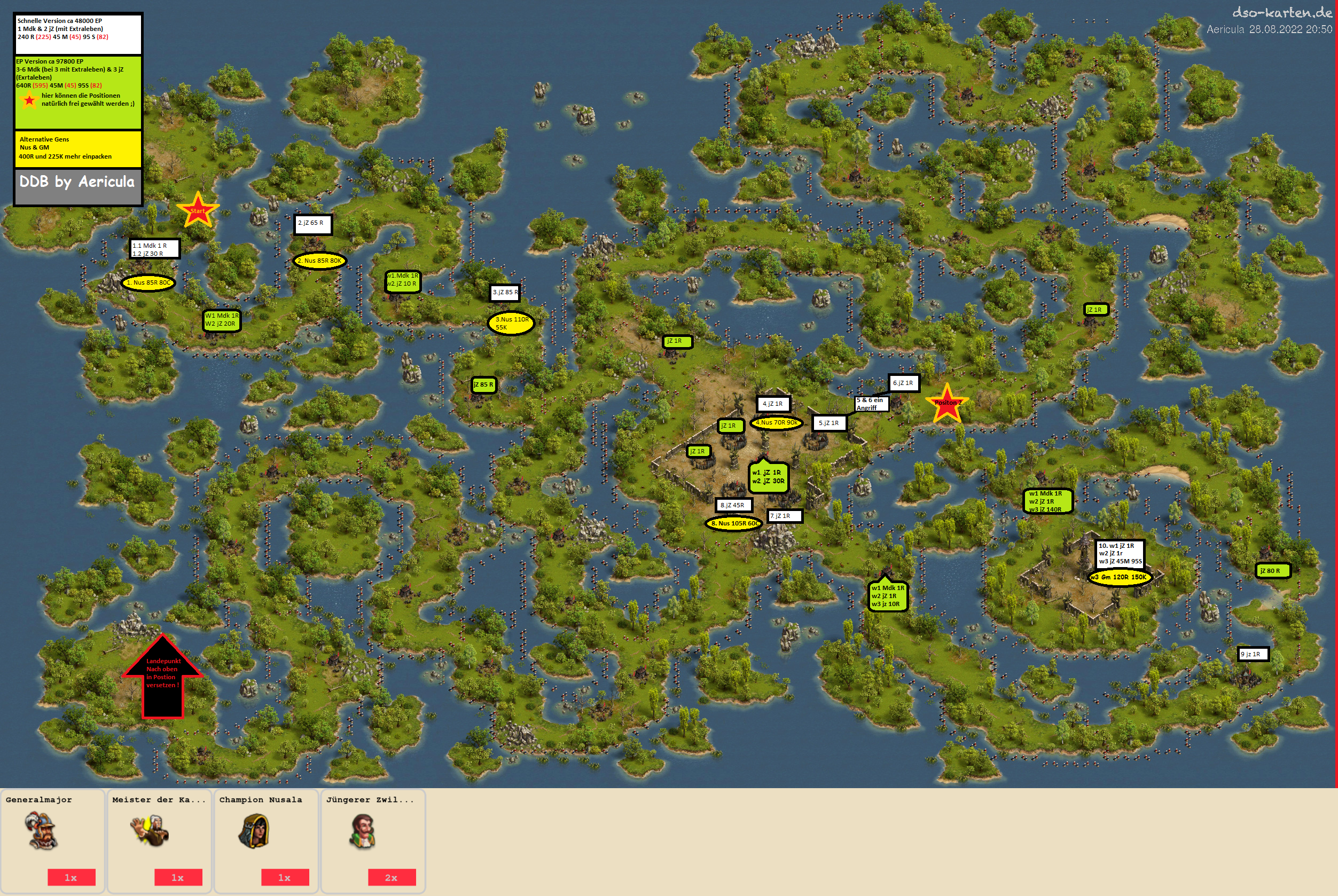Select the yellow '3.Nus 110R 55K' marker
This screenshot has height=896, width=1338.
click(511, 324)
